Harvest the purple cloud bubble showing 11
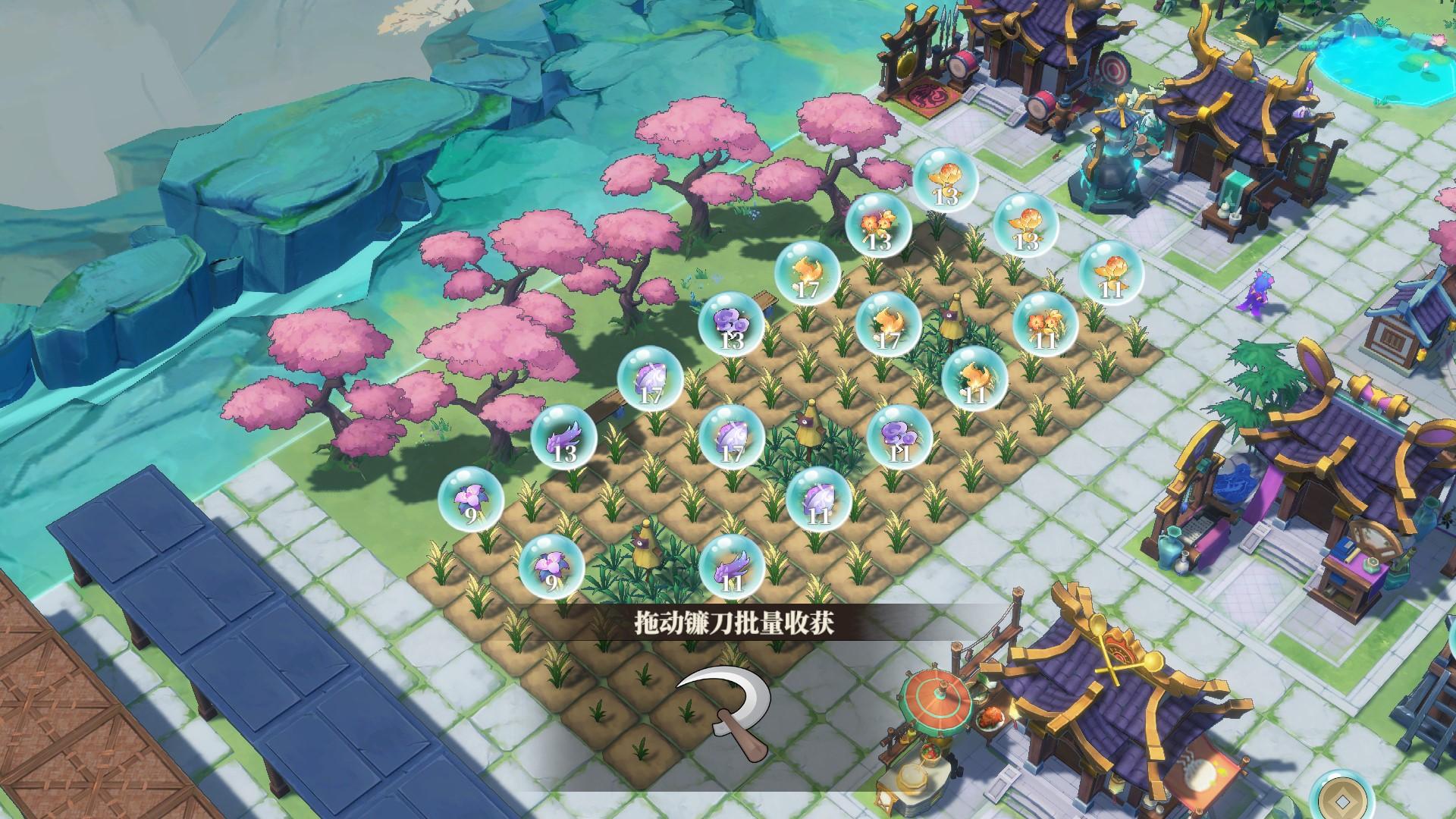The width and height of the screenshot is (1456, 819). pos(899,438)
